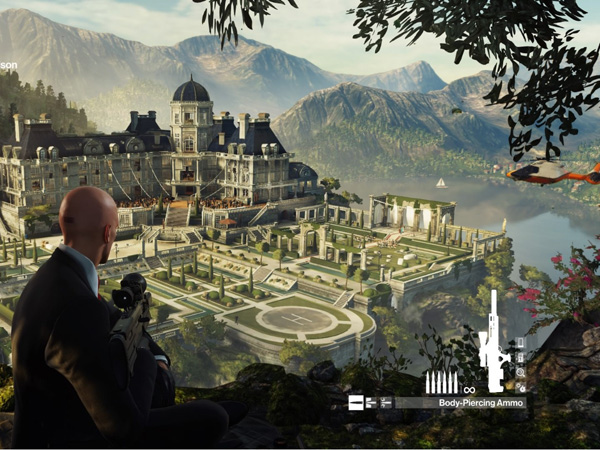Image resolution: width=600 pixels, height=450 pixels.
Task: Click the Body-Piercing Ammo label bar
Action: click(460, 403)
